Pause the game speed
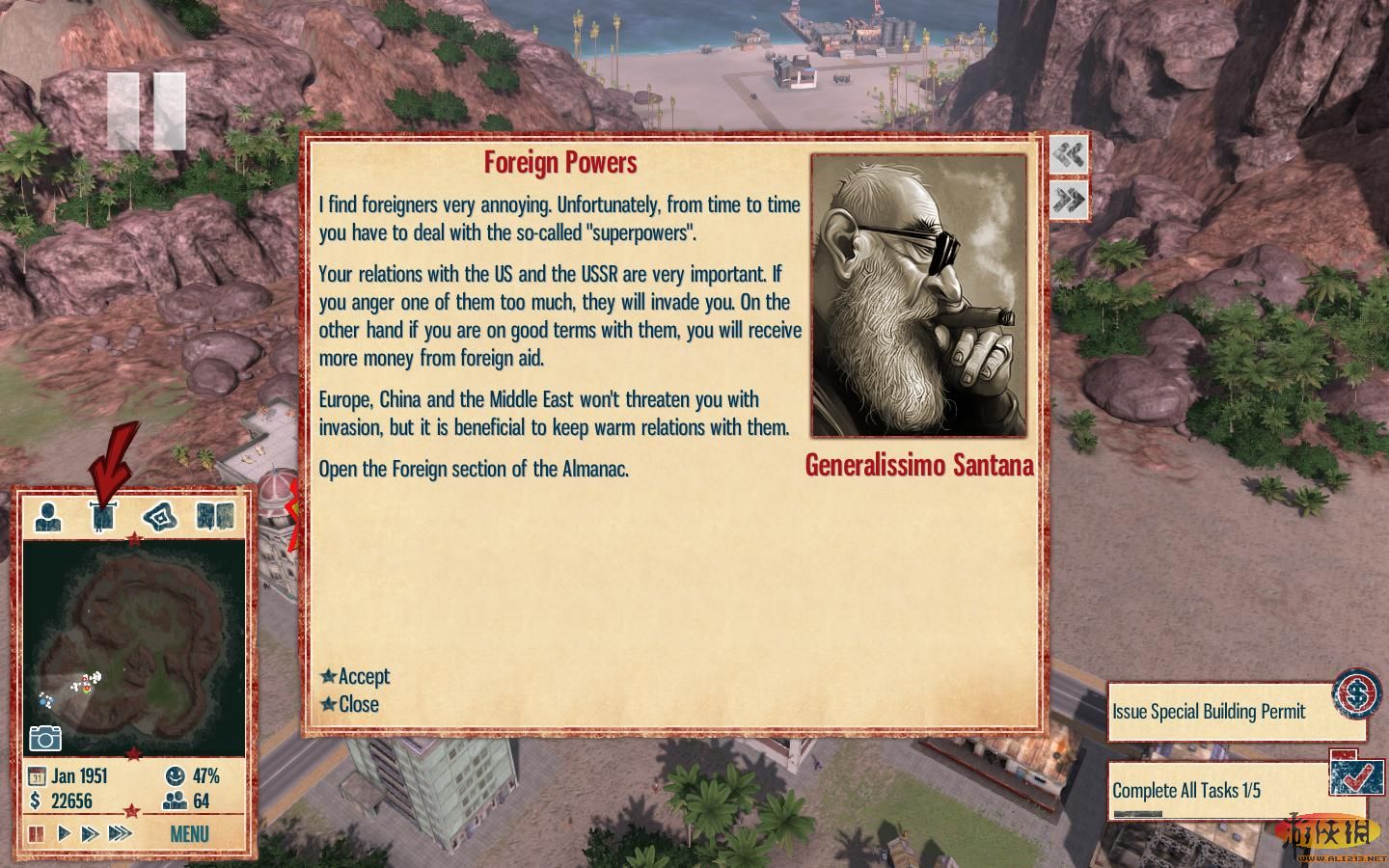This screenshot has height=868, width=1389. [x=37, y=833]
